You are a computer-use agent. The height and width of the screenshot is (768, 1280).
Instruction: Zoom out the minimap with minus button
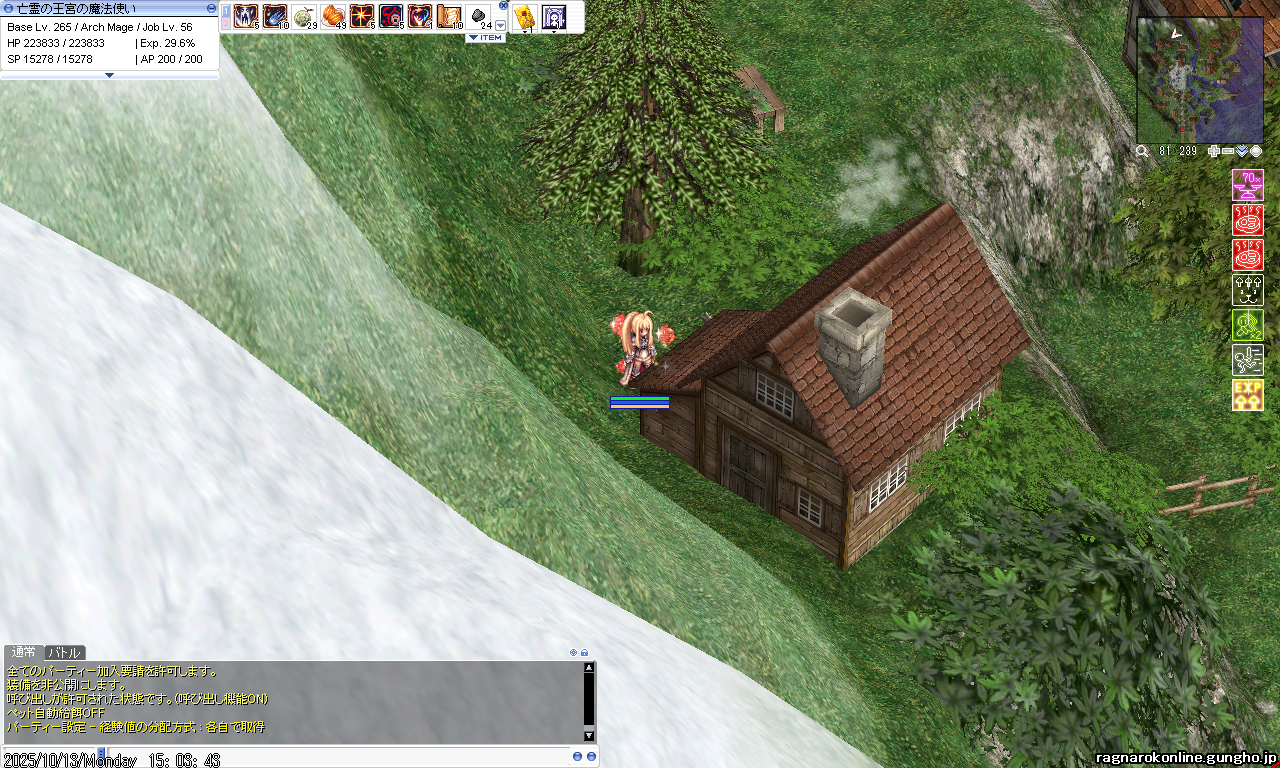(1228, 151)
